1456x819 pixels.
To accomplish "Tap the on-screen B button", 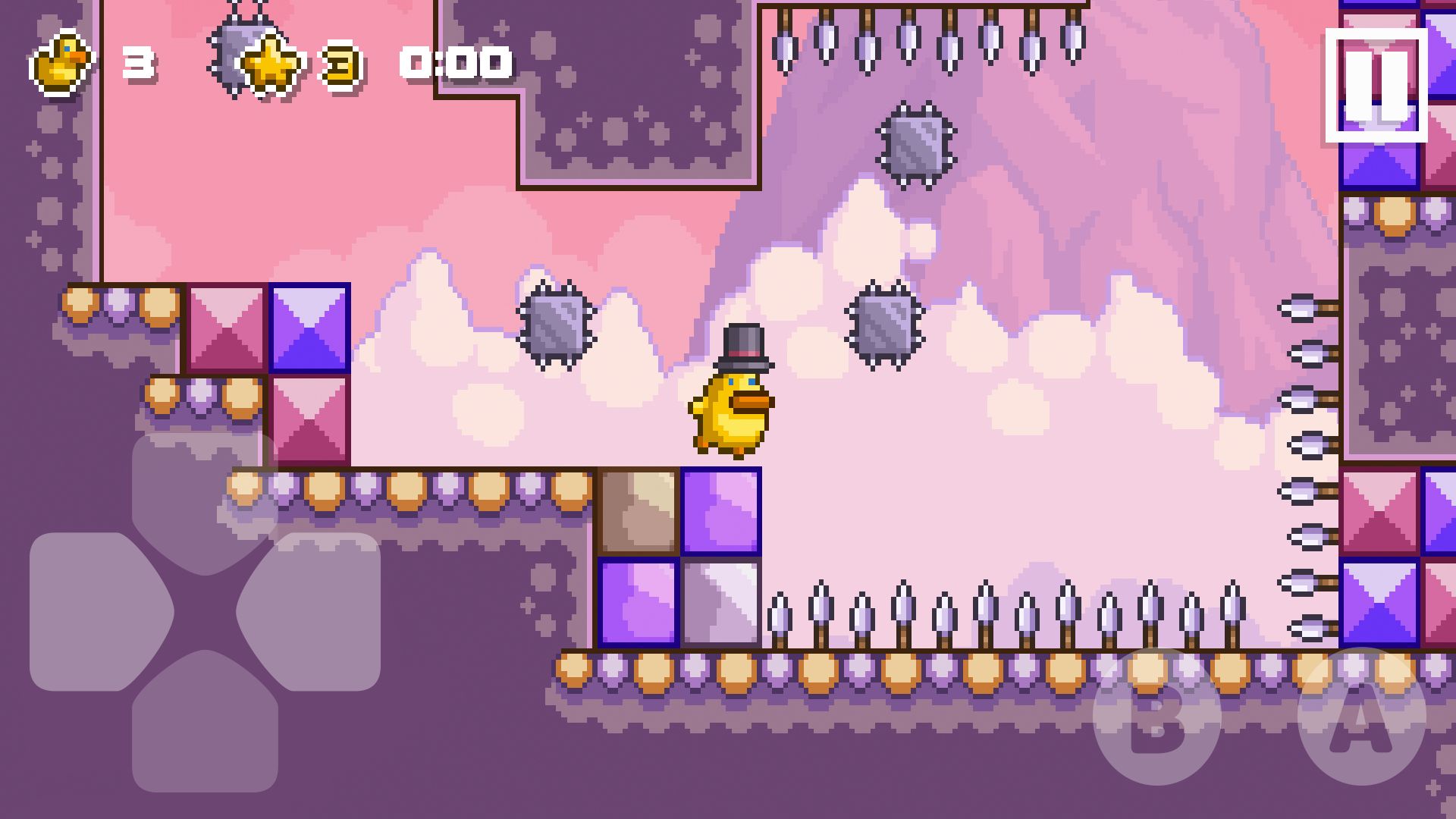I will [1156, 717].
